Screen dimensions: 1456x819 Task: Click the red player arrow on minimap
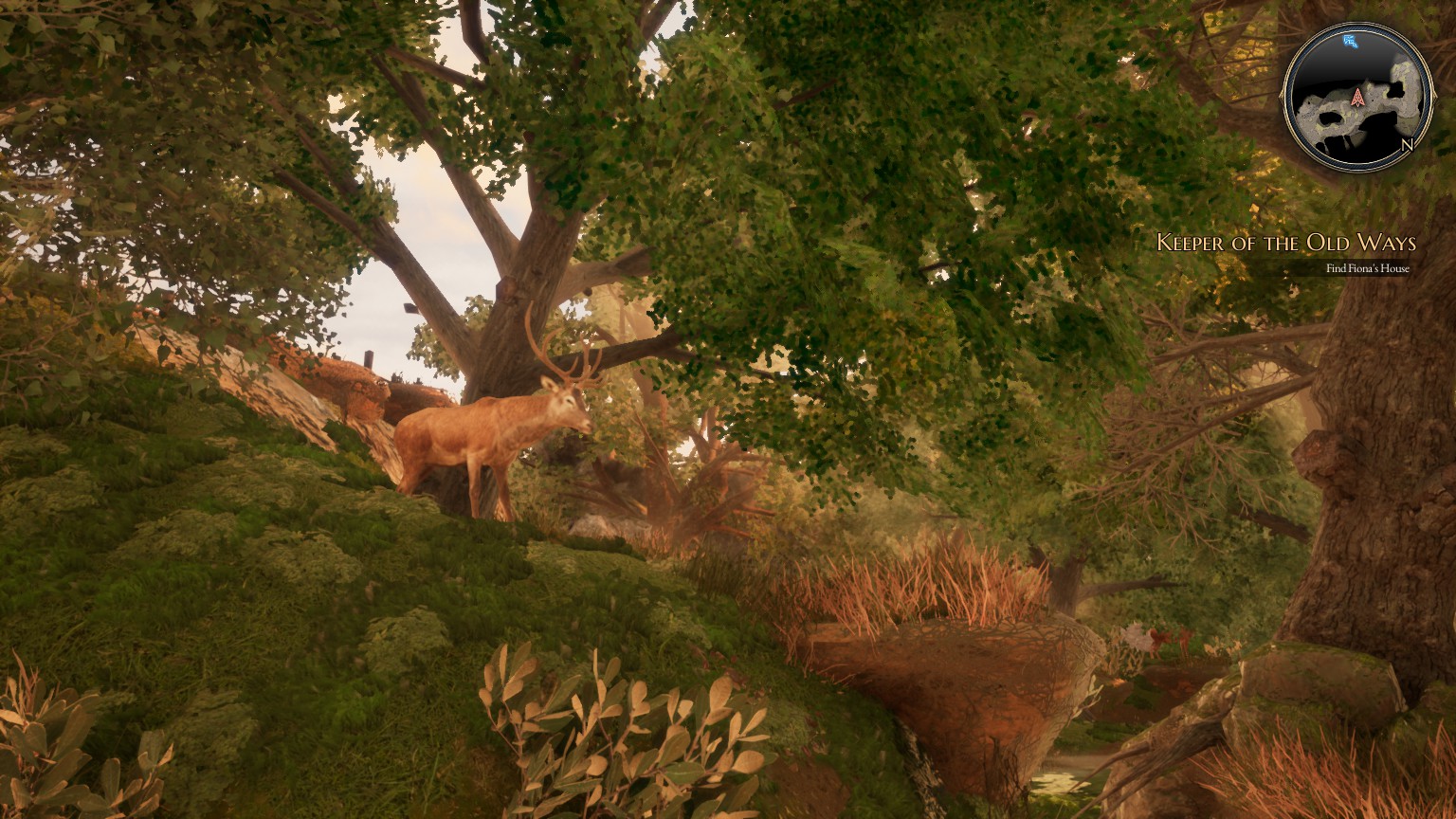pyautogui.click(x=1357, y=97)
